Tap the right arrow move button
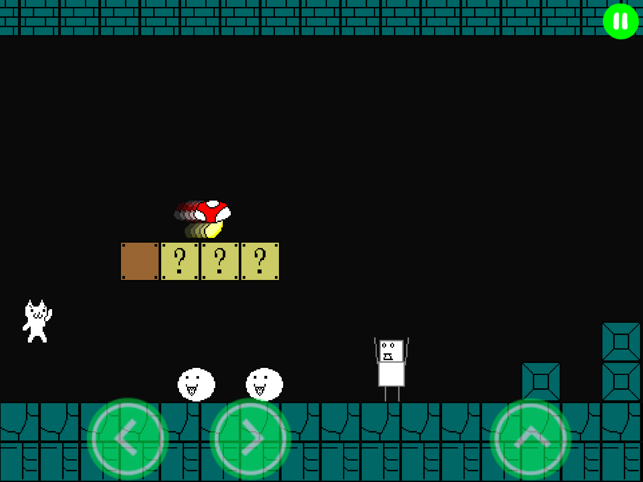The width and height of the screenshot is (643, 482). coord(250,439)
